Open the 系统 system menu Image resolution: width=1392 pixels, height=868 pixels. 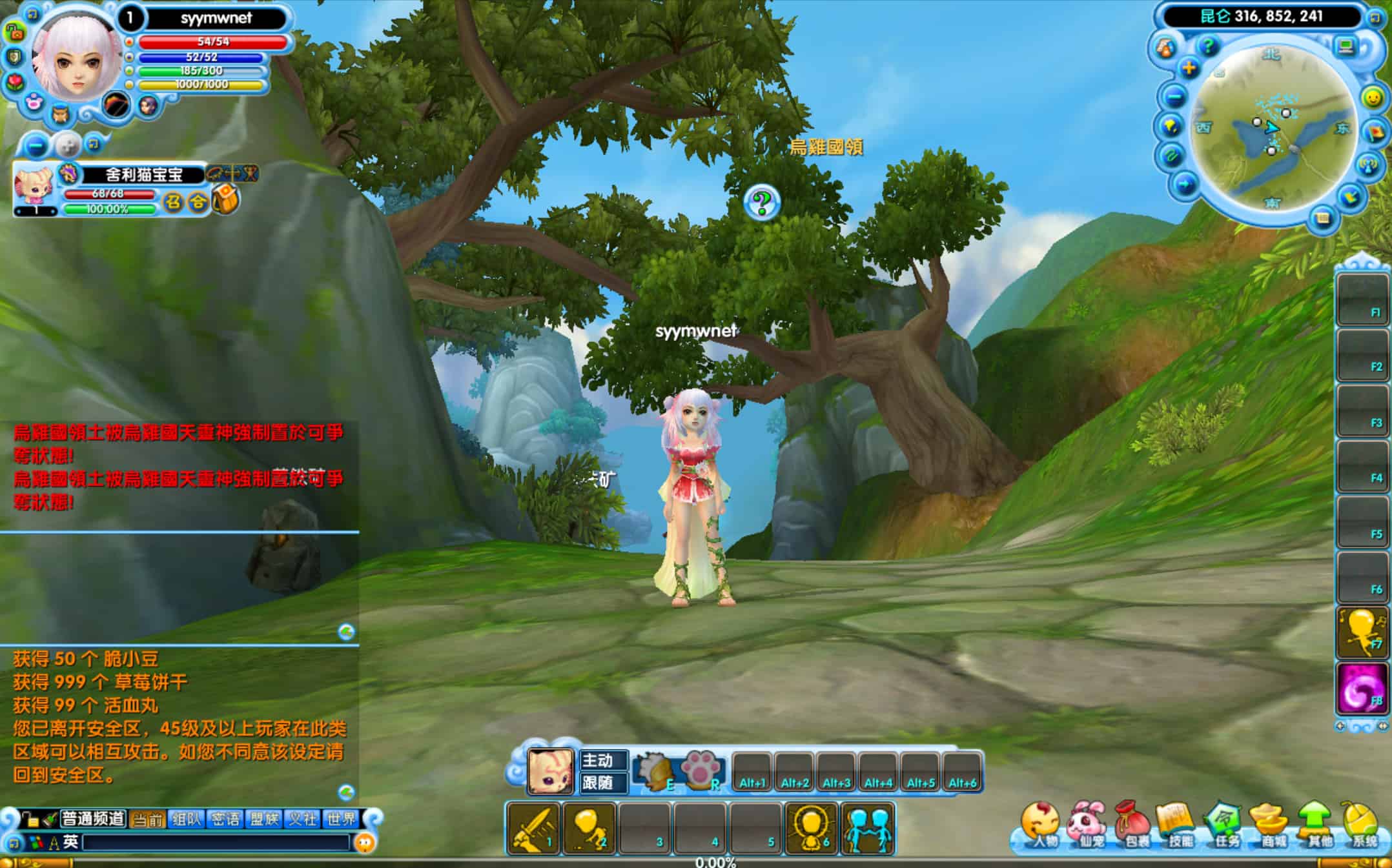tap(1362, 826)
